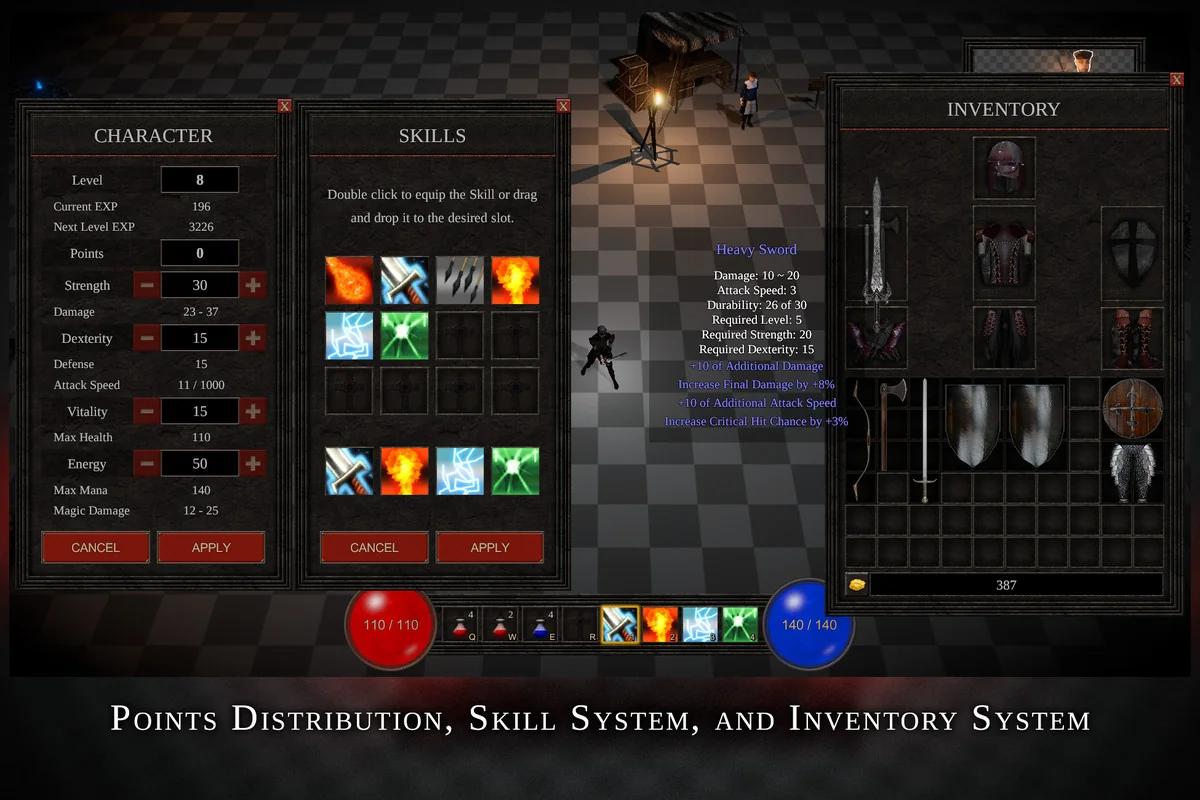The width and height of the screenshot is (1200, 800).
Task: Select the round wooden shield in inventory
Action: click(1133, 406)
